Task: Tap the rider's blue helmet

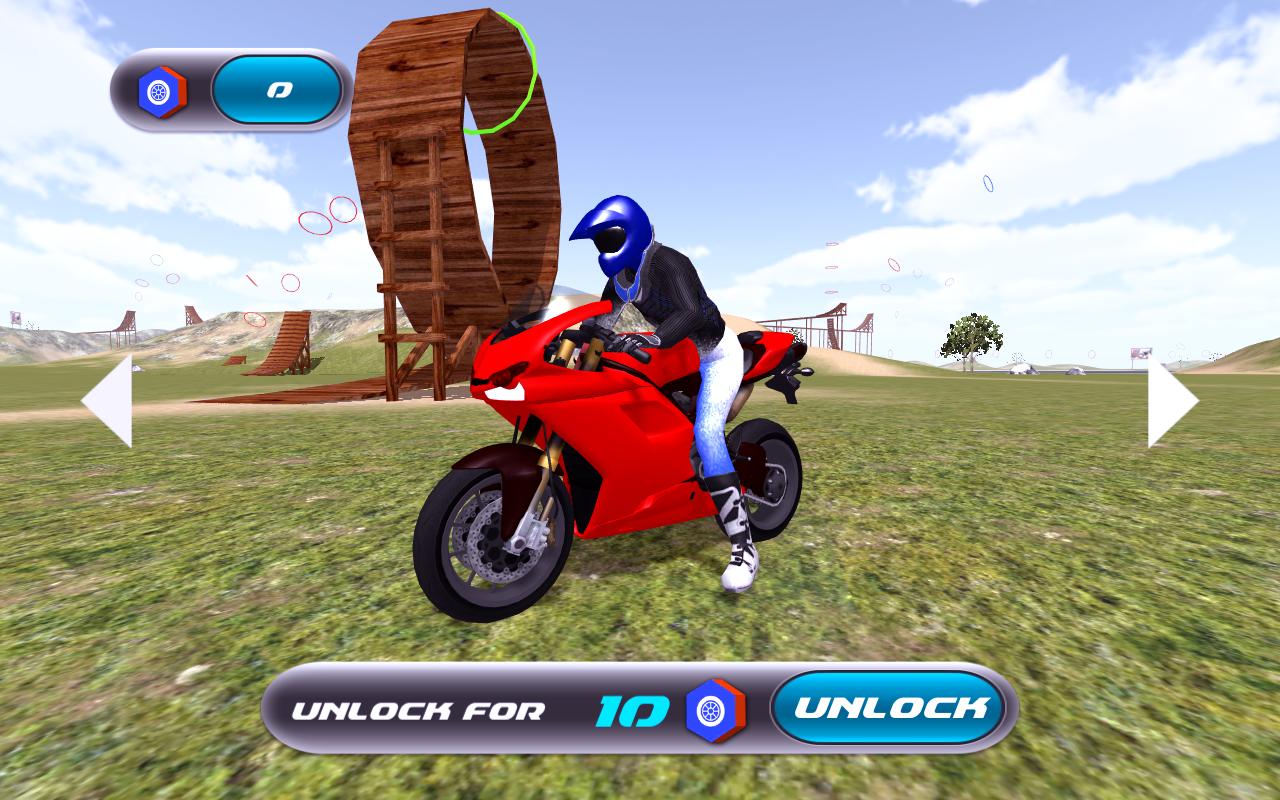Action: pos(618,237)
